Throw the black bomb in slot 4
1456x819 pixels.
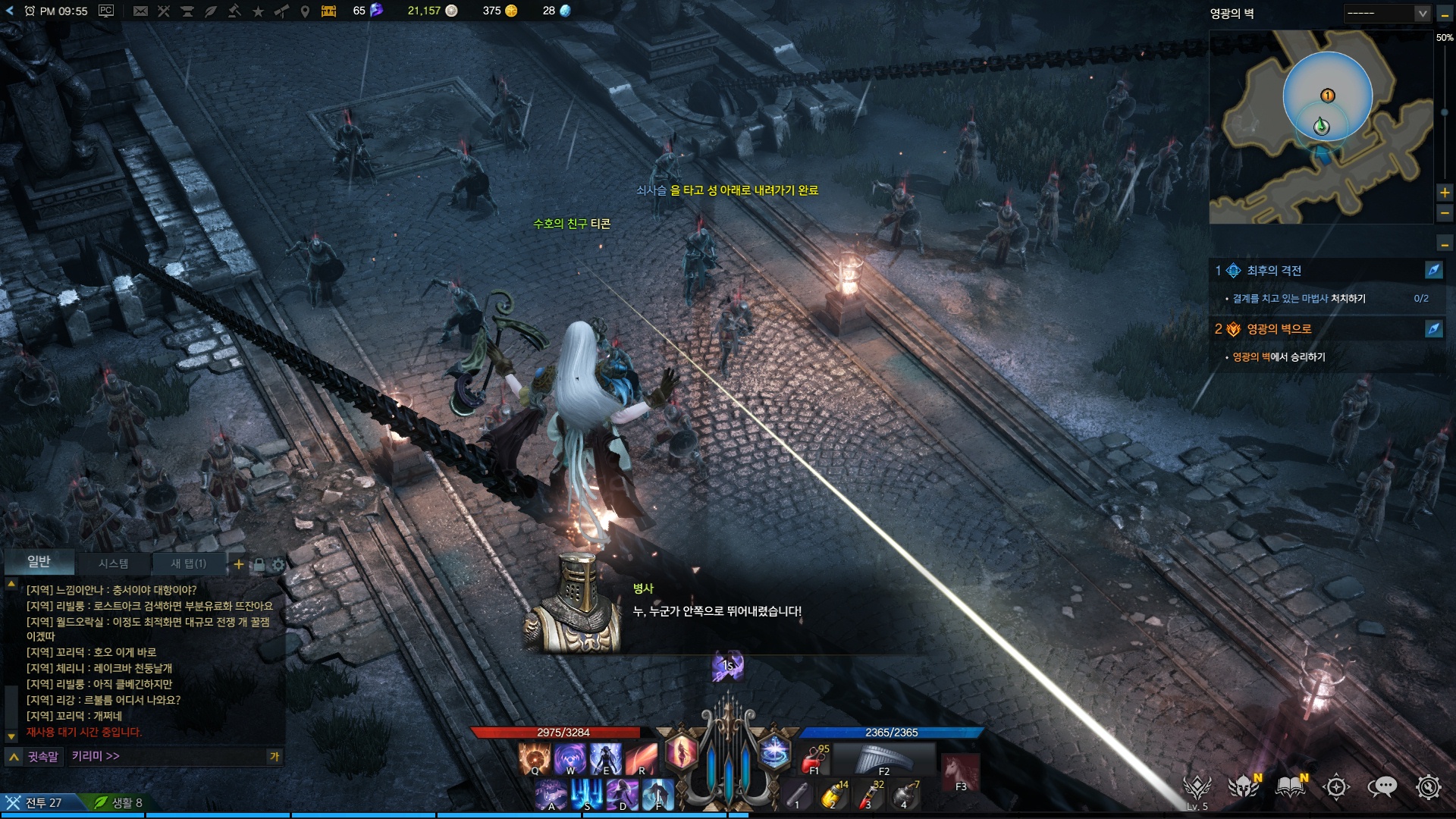(905, 795)
